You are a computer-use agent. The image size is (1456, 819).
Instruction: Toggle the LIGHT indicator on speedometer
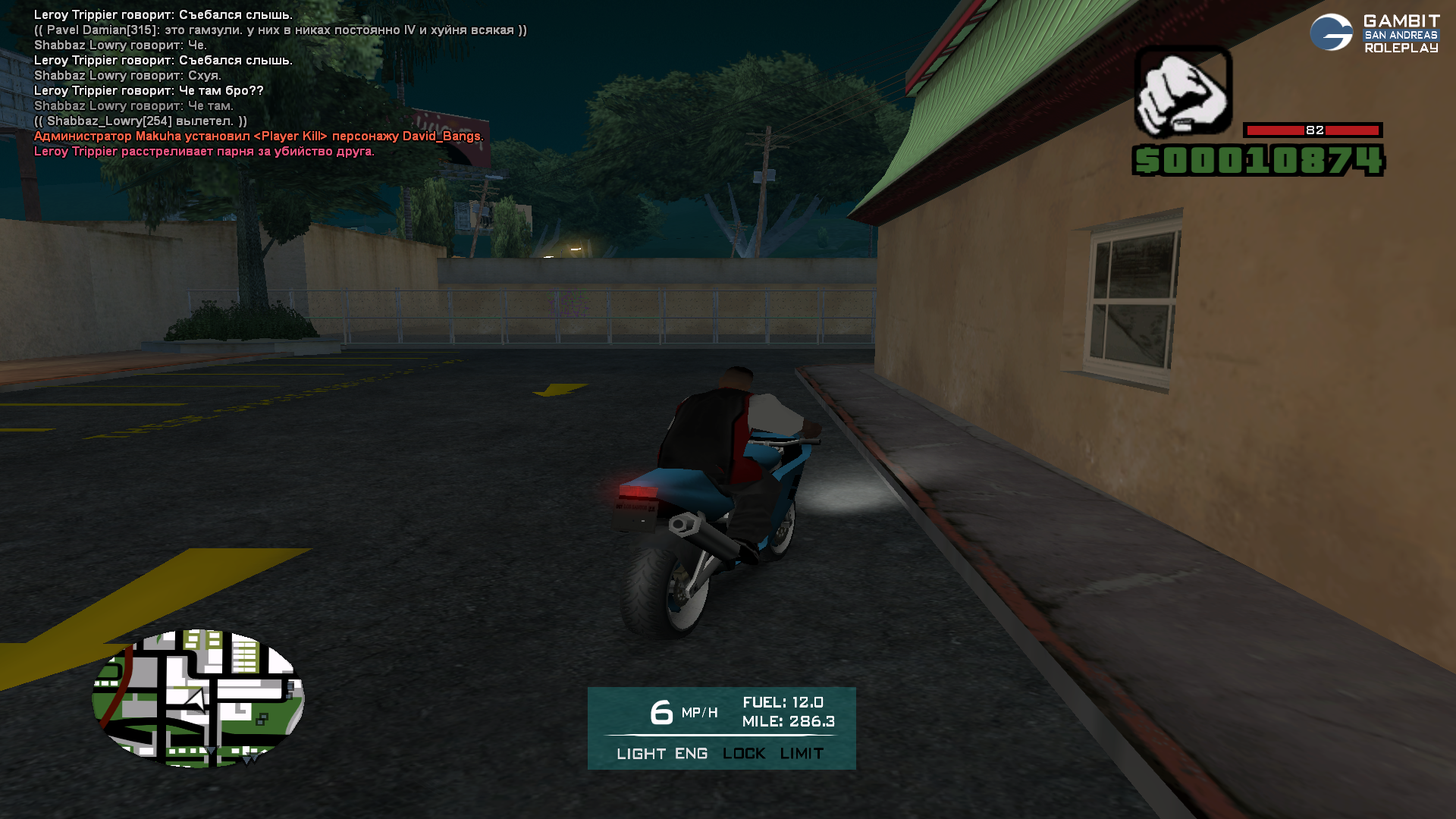641,754
